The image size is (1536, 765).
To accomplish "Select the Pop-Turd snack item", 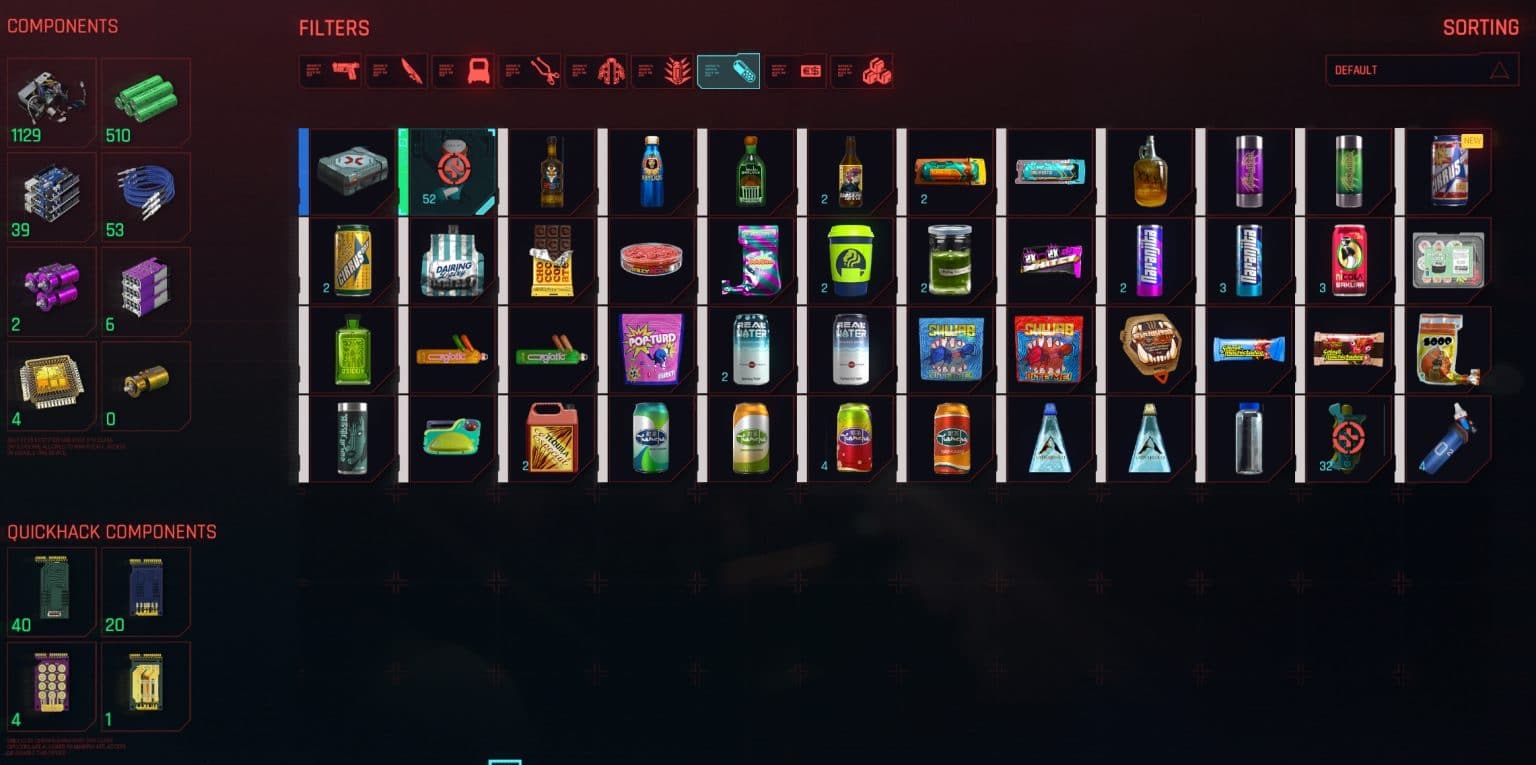I will pyautogui.click(x=649, y=348).
